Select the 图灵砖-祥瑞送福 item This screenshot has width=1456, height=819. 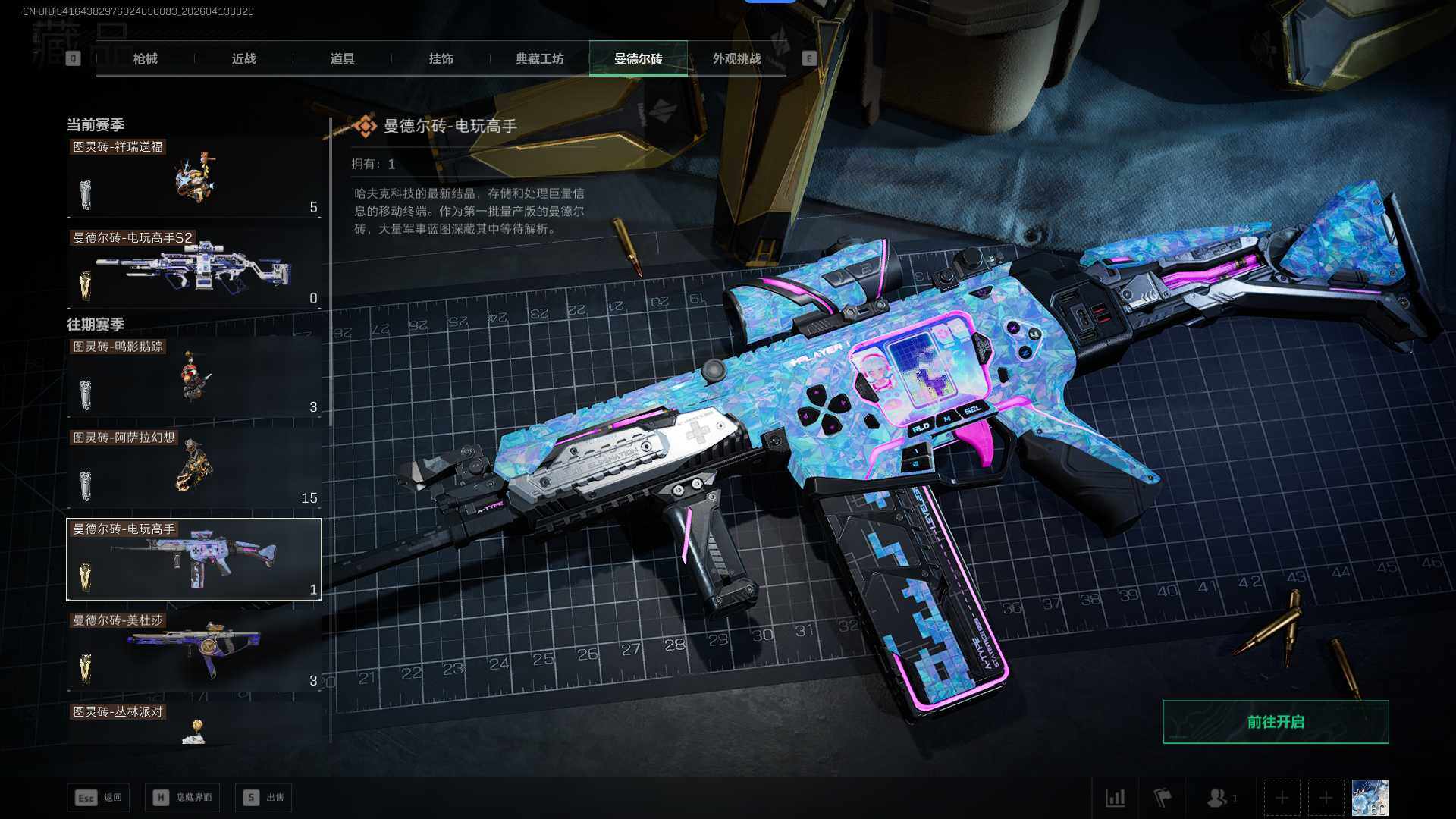tap(194, 179)
